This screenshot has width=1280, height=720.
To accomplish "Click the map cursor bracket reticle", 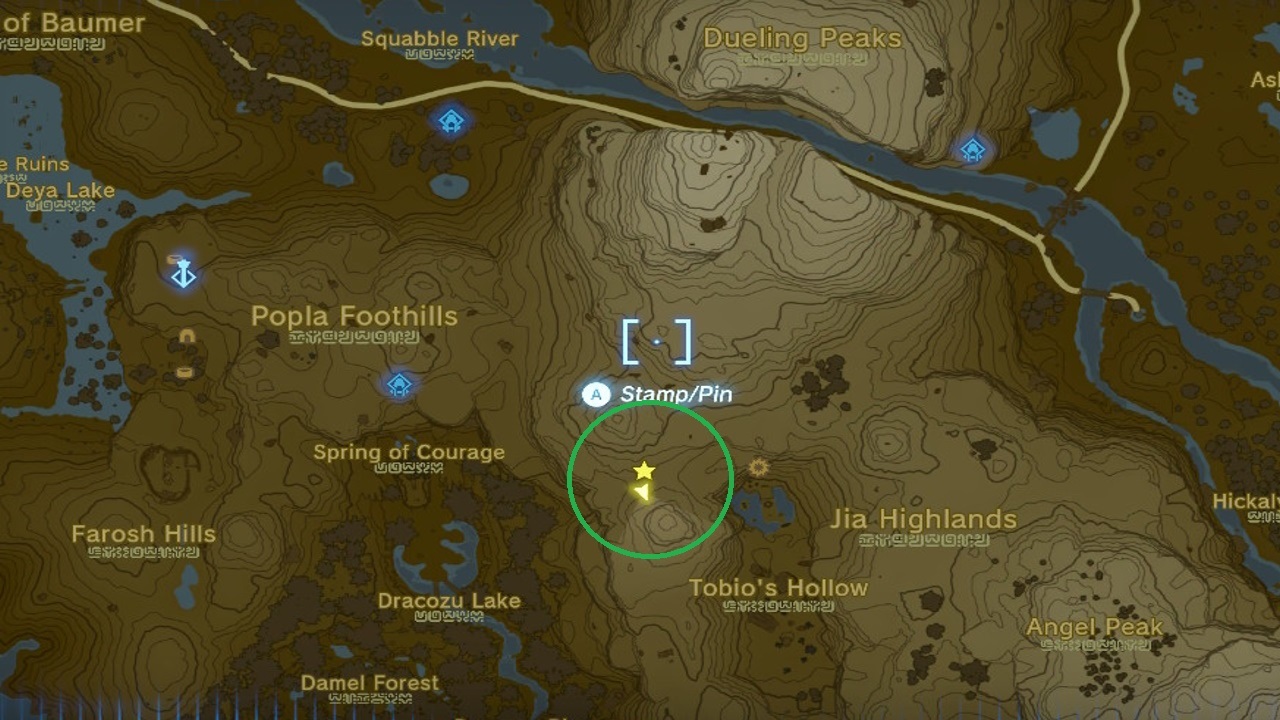I will click(657, 339).
